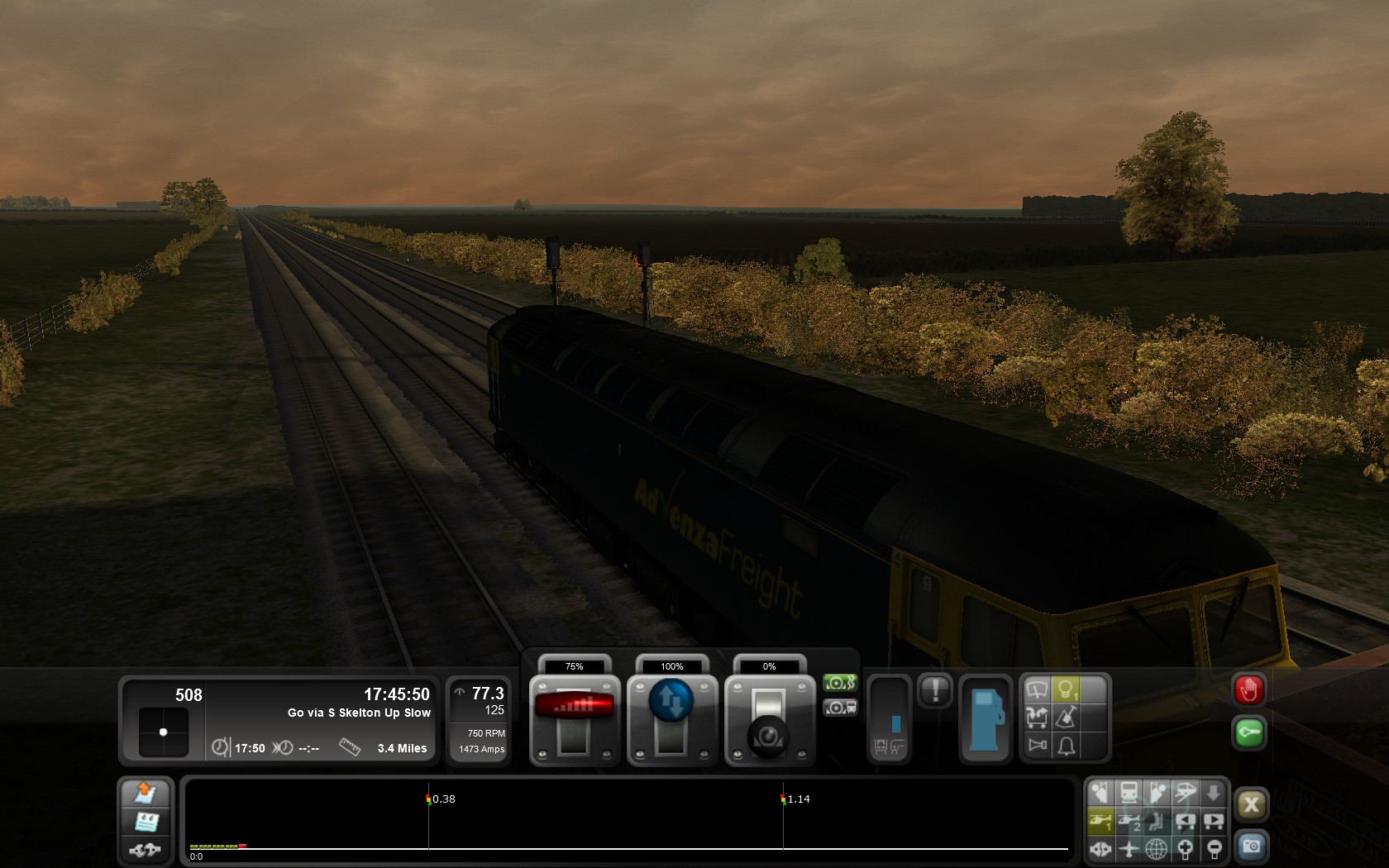Toggle the headlights bulb icon

click(x=1066, y=689)
